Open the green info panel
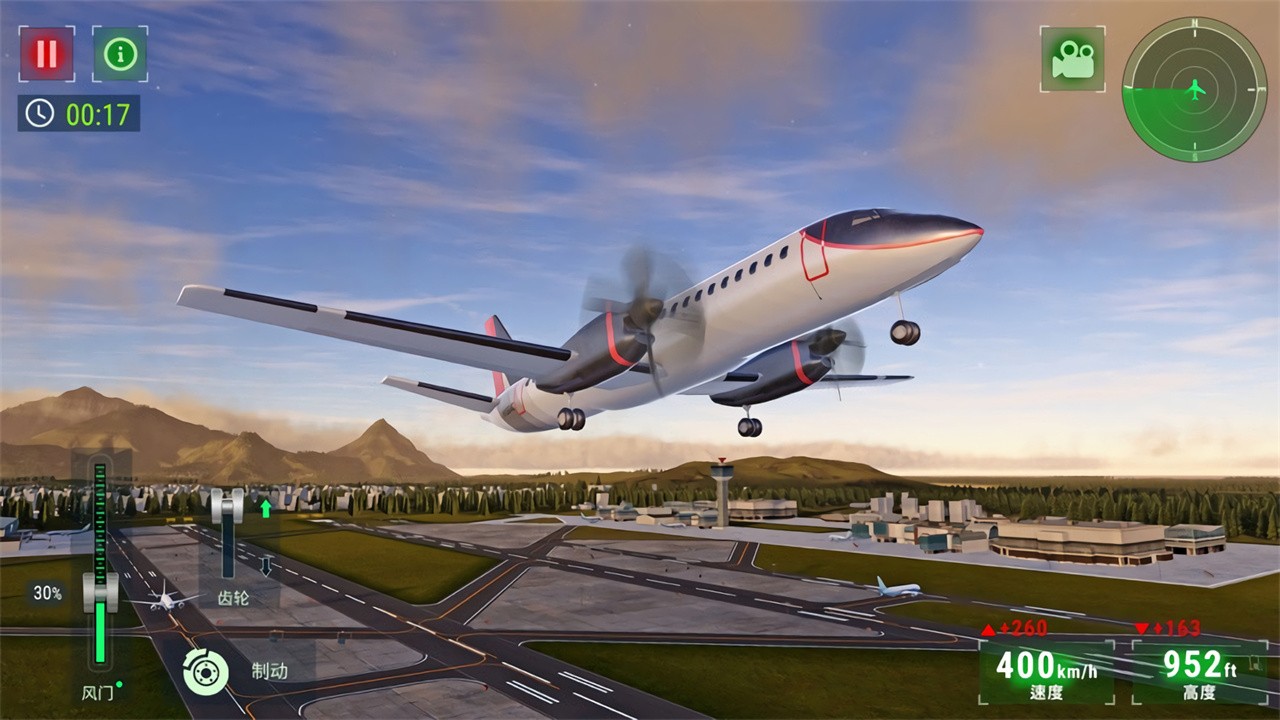The image size is (1280, 720). (x=120, y=54)
